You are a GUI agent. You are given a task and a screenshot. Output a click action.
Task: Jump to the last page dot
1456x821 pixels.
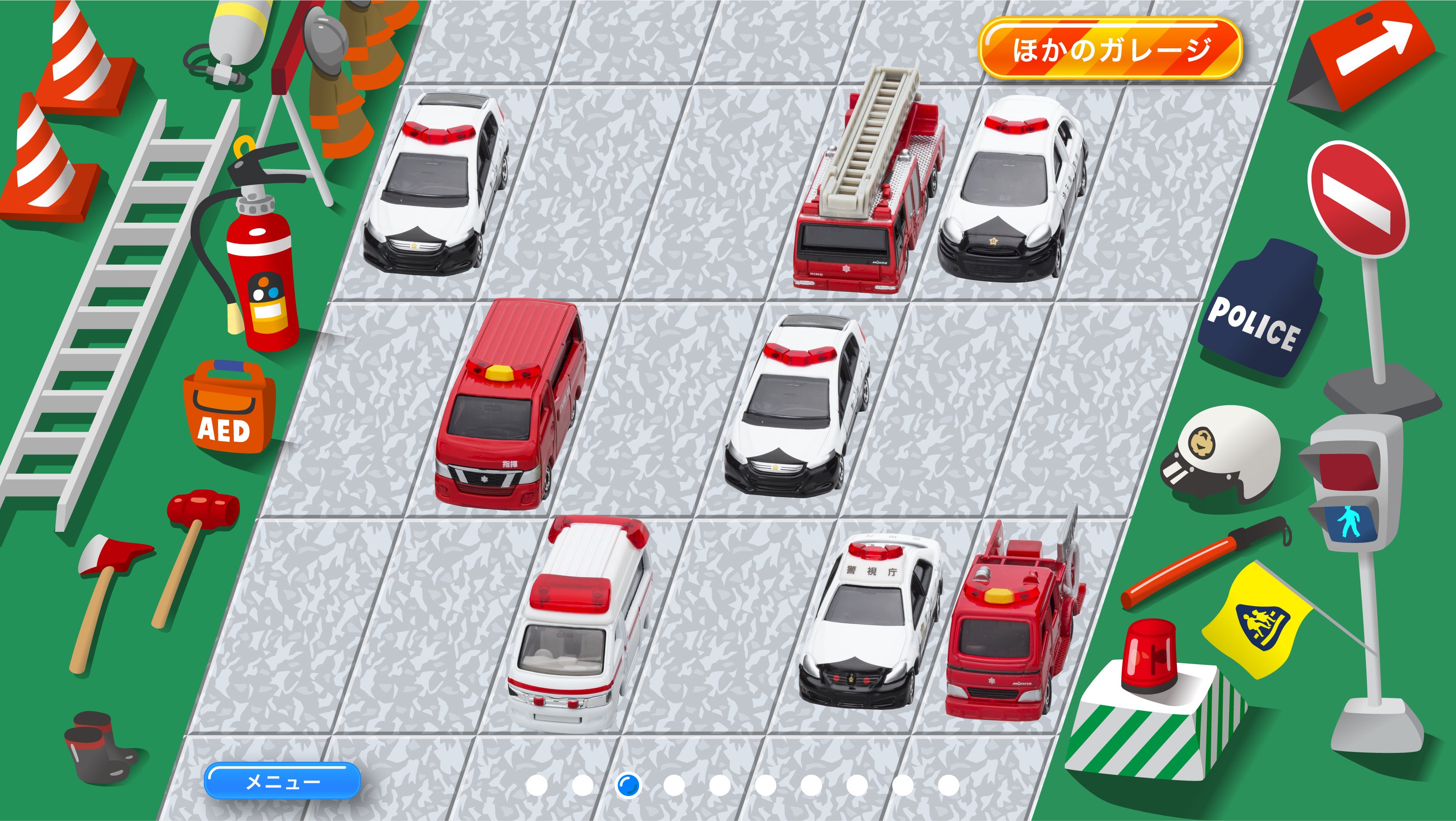(x=948, y=785)
